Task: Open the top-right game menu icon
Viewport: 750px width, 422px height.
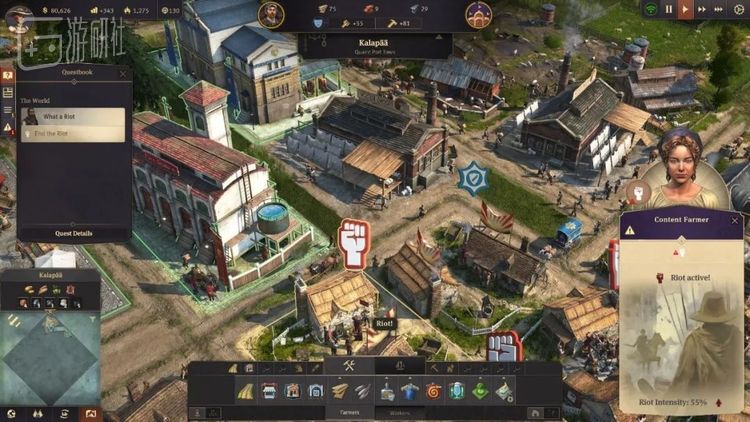Action: 740,9
